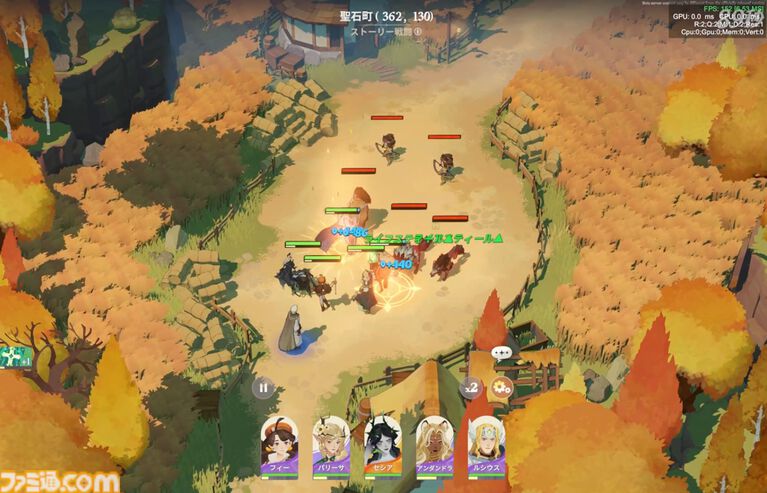Open the speech bubble chat icon
This screenshot has width=767, height=493.
click(502, 353)
